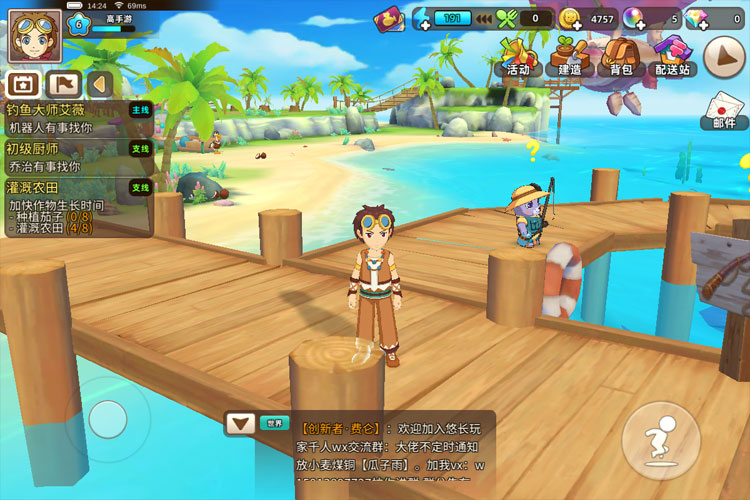Collapse the top menu with arrow button
Viewport: 750px width, 500px height.
click(724, 57)
